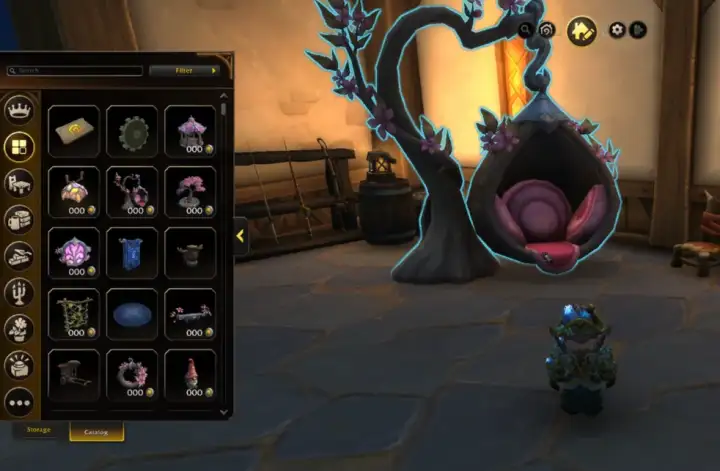The width and height of the screenshot is (720, 471).
Task: Choose the glowing pink lotus item
Action: tap(74, 252)
